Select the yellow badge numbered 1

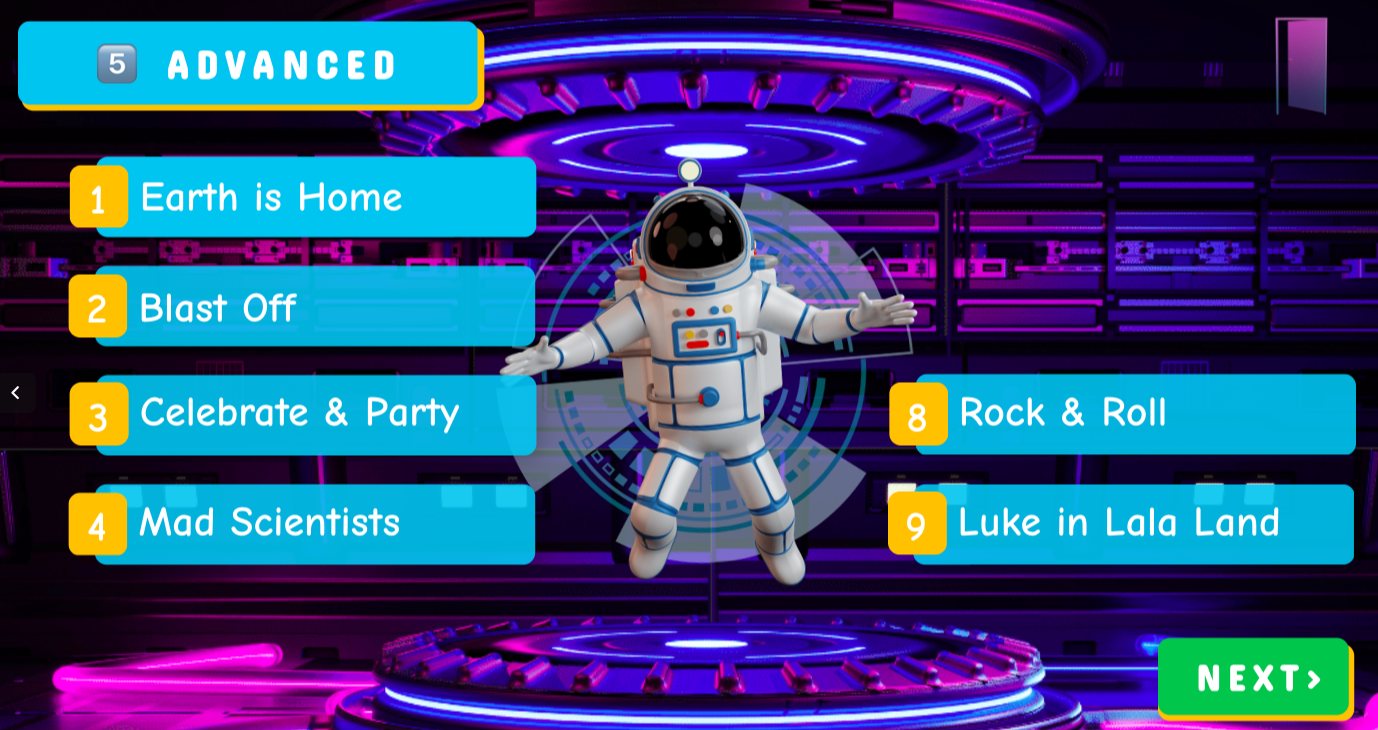point(98,198)
